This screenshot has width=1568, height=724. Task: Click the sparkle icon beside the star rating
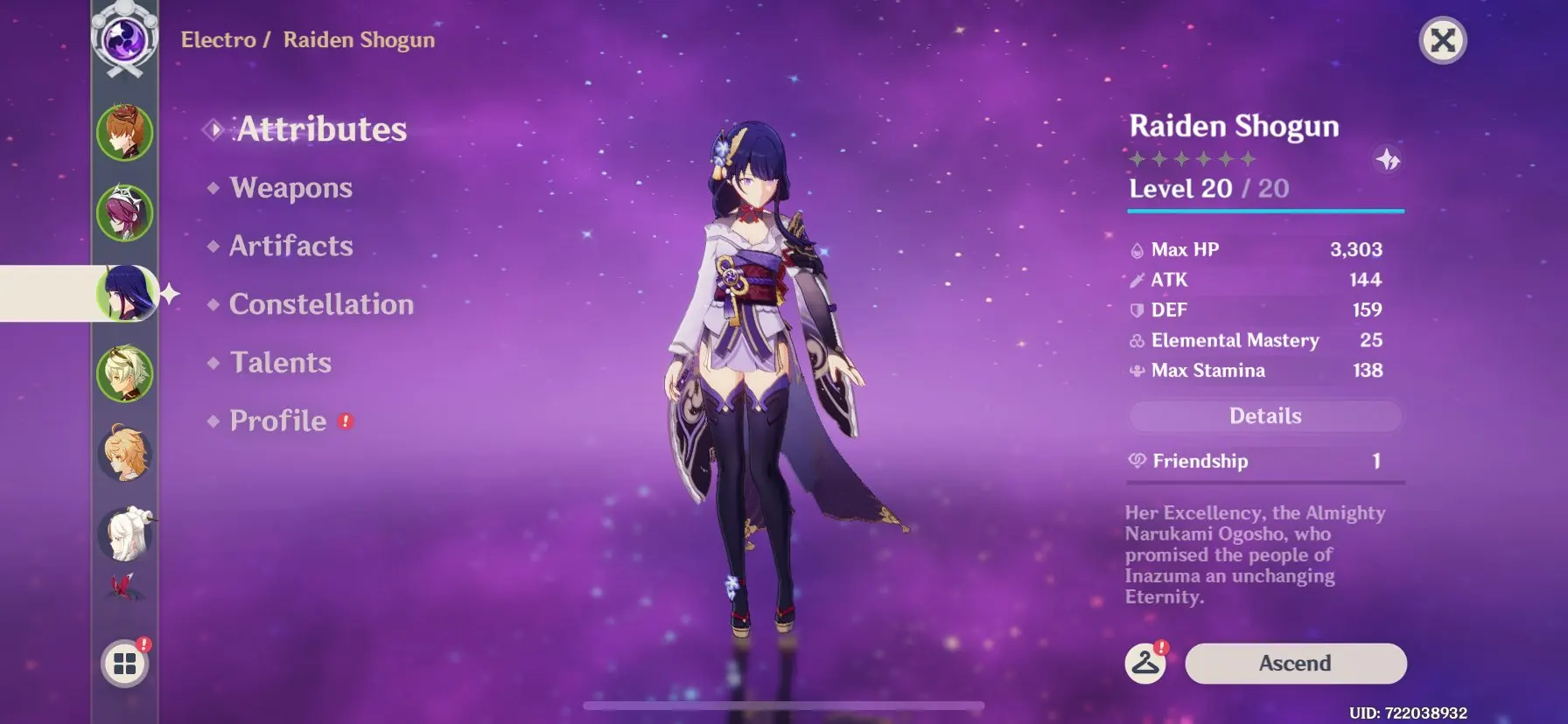click(x=1388, y=160)
